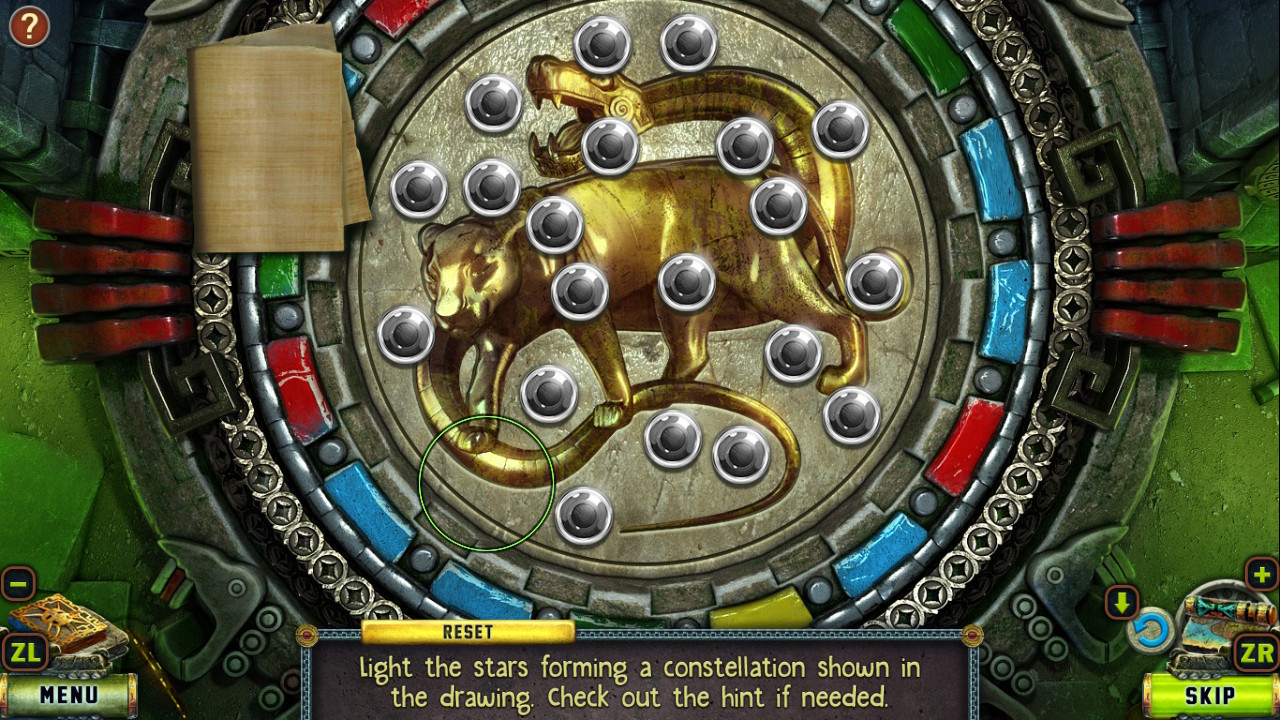The height and width of the screenshot is (720, 1280).
Task: Click the ZL shoulder button badge
Action: click(25, 652)
